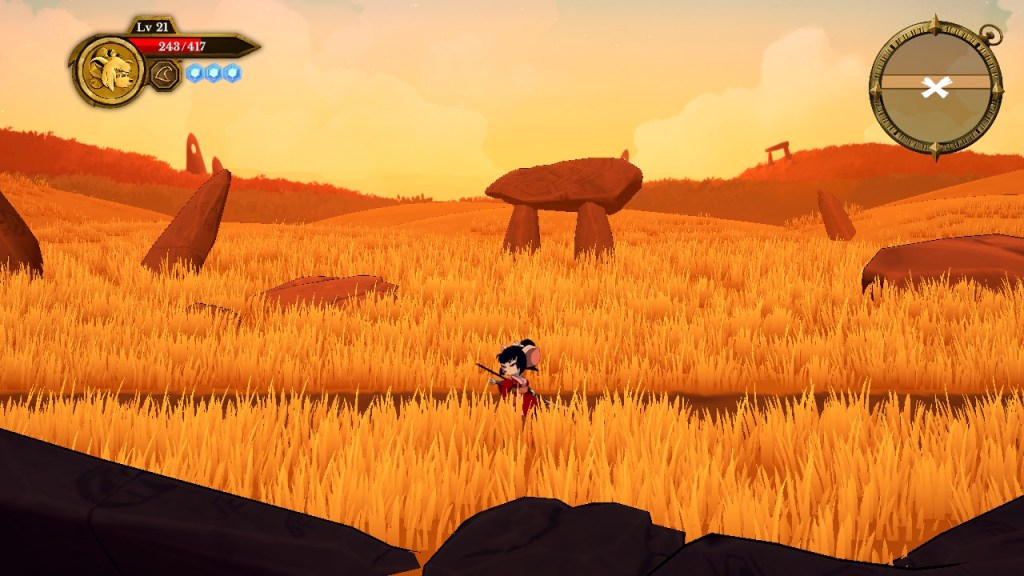Select the octagonal wave ability icon

(165, 74)
